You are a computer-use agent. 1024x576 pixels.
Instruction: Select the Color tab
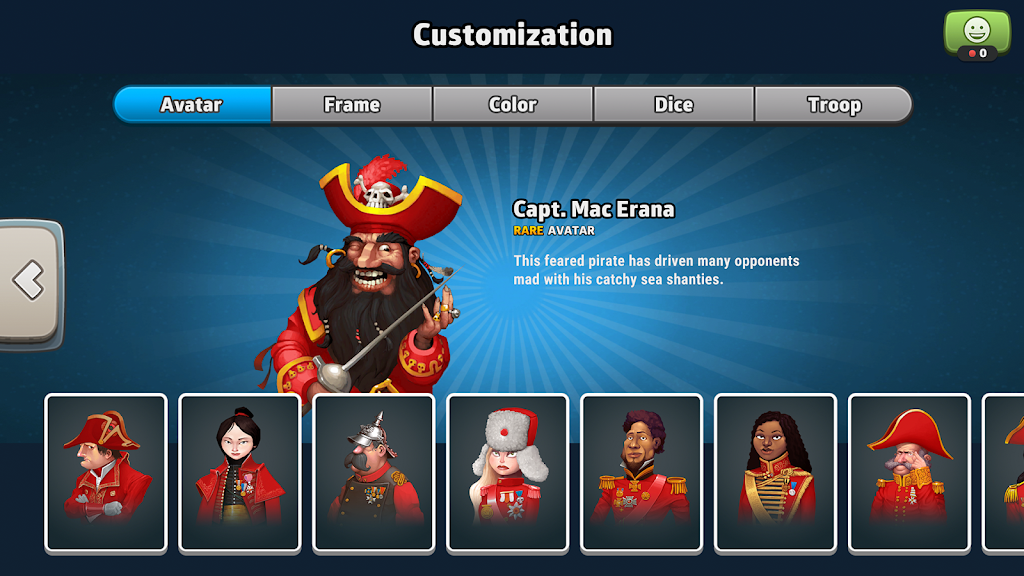click(x=513, y=104)
